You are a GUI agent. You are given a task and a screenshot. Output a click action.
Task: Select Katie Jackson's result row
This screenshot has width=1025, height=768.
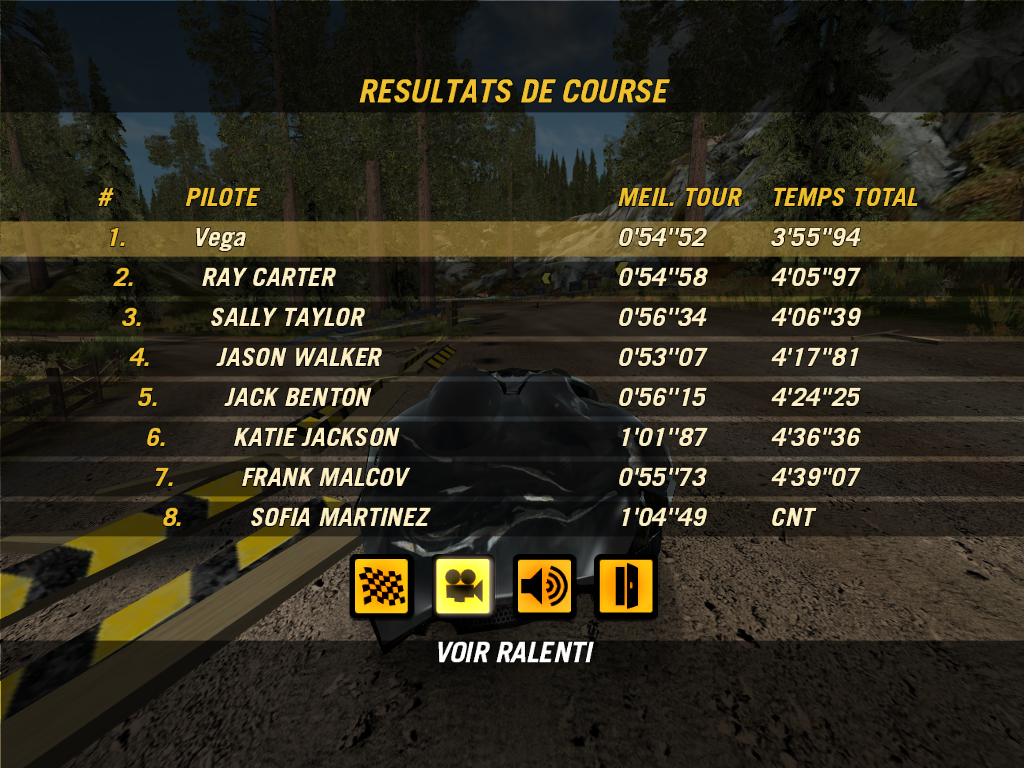point(512,438)
